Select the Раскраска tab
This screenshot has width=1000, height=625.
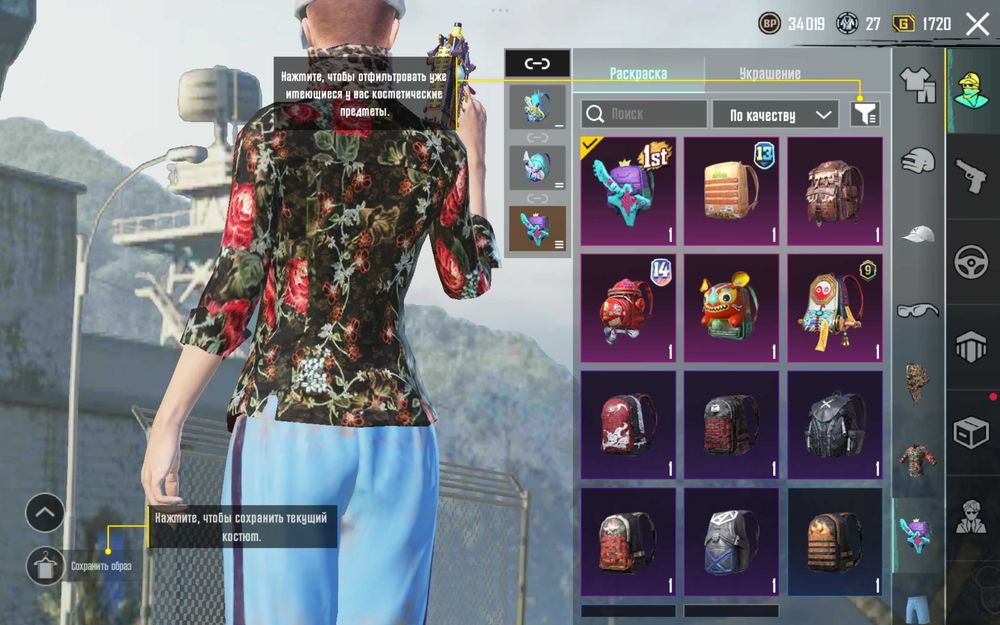pos(638,74)
